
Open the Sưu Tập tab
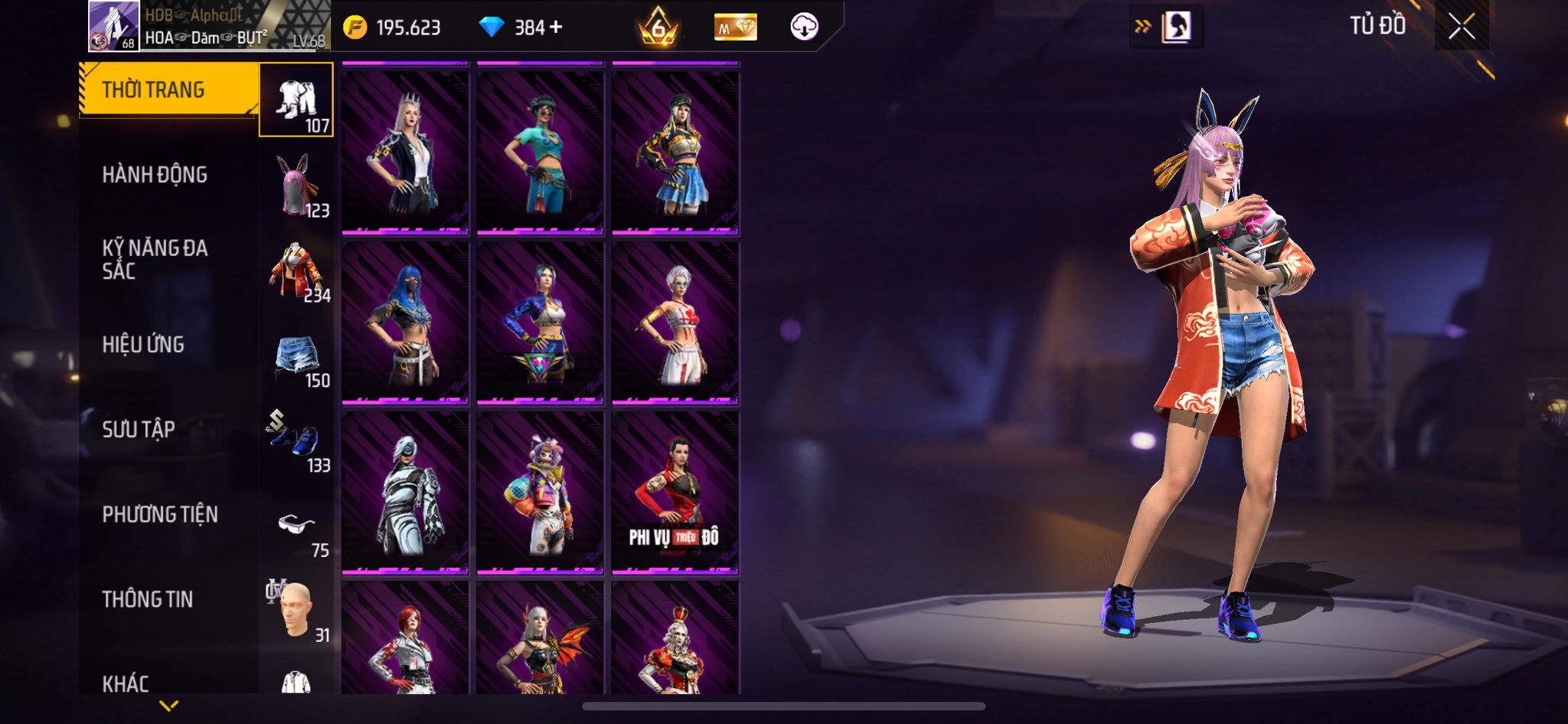[139, 430]
